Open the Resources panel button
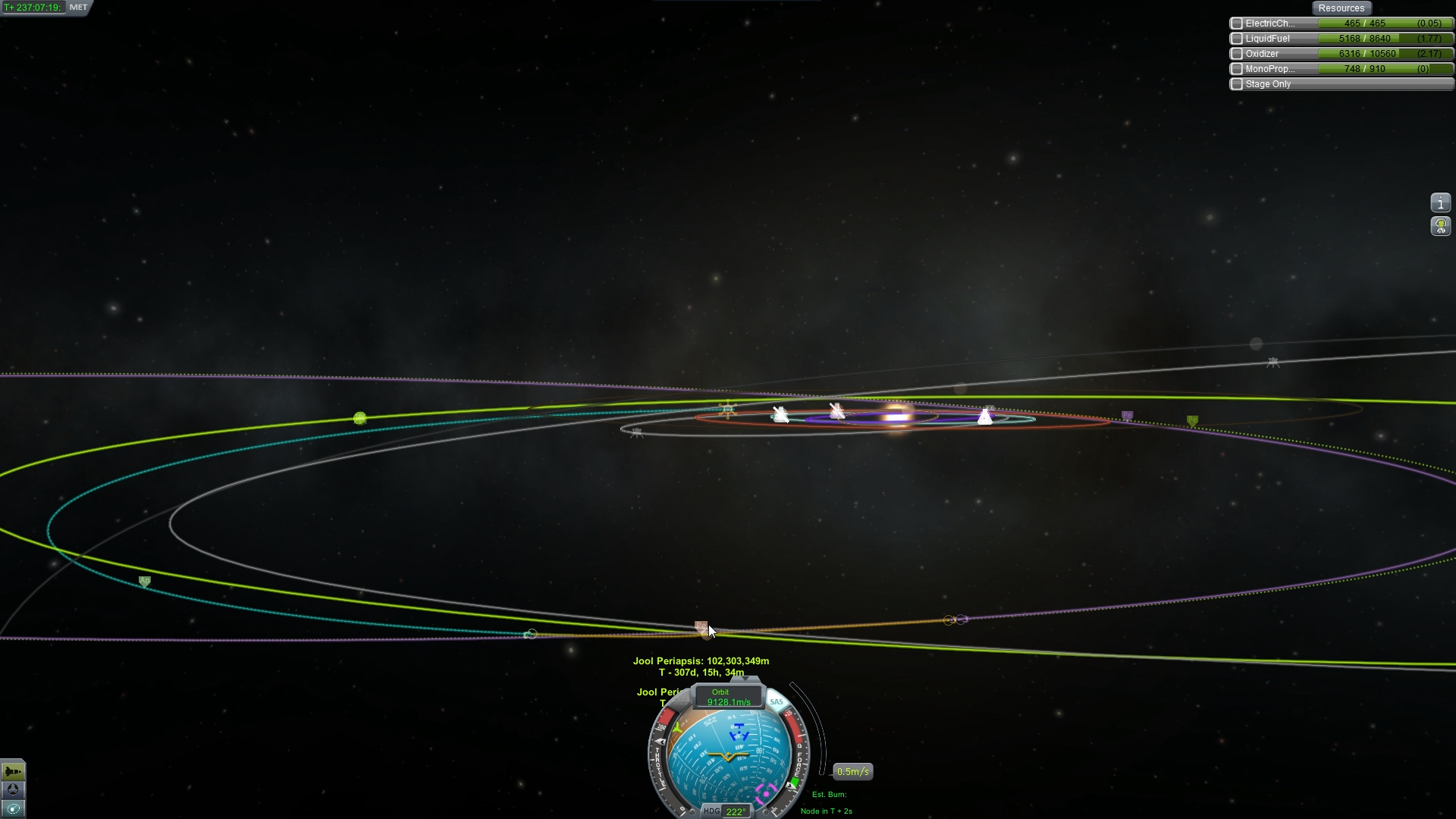This screenshot has height=819, width=1456. (1341, 8)
